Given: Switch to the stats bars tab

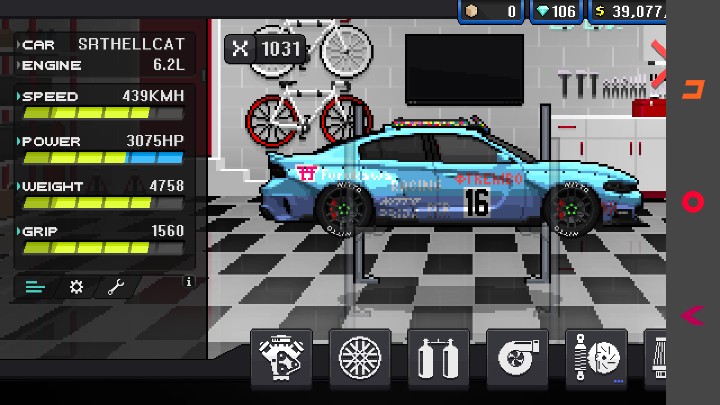Looking at the screenshot, I should point(36,287).
